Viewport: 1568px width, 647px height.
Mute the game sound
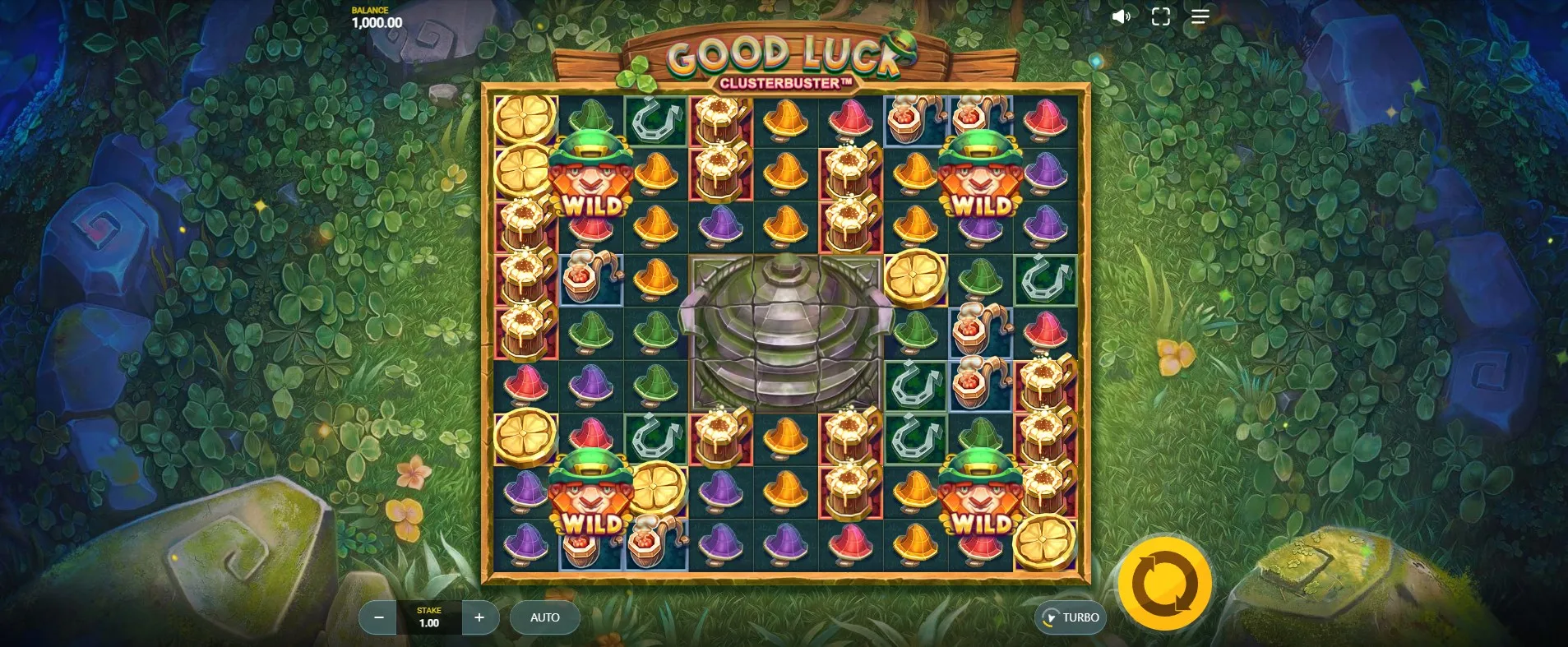coord(1121,16)
